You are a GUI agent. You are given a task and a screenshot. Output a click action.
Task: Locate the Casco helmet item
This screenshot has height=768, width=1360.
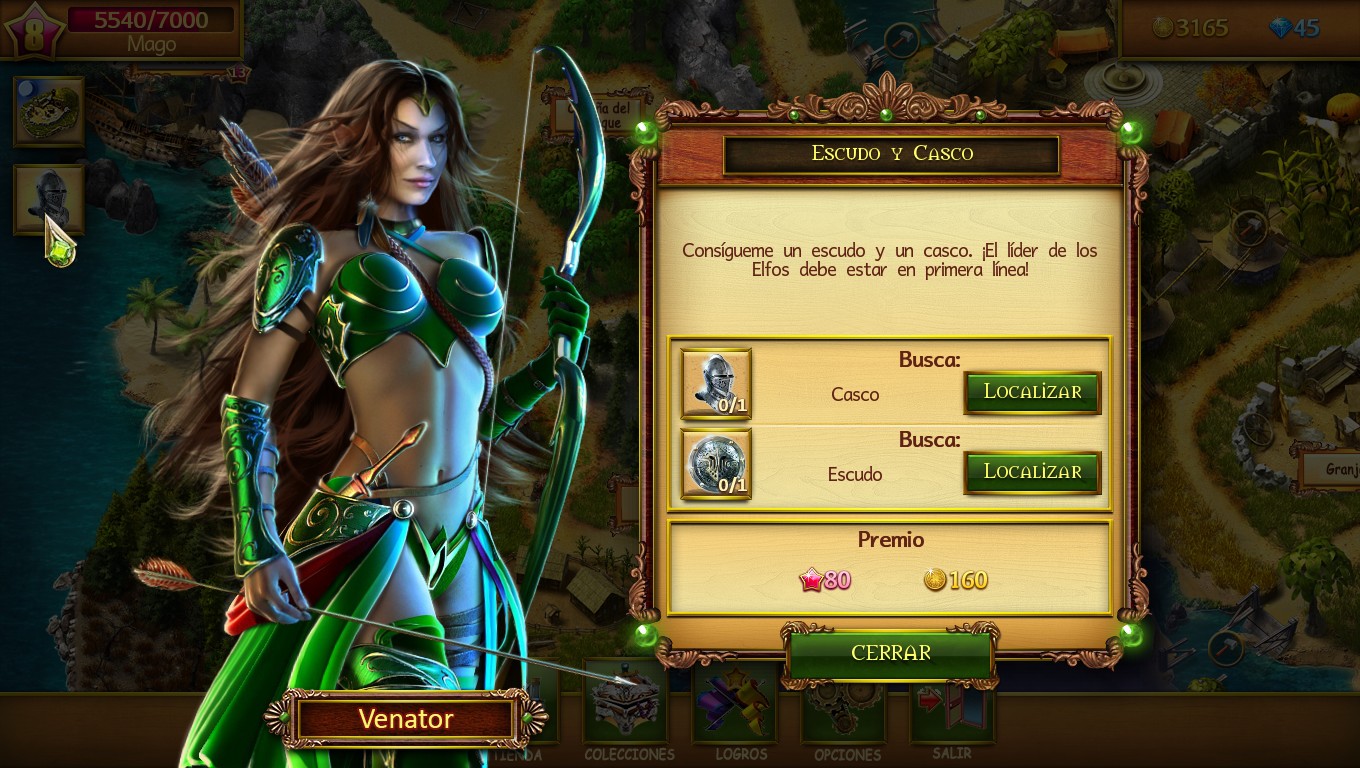point(1032,392)
